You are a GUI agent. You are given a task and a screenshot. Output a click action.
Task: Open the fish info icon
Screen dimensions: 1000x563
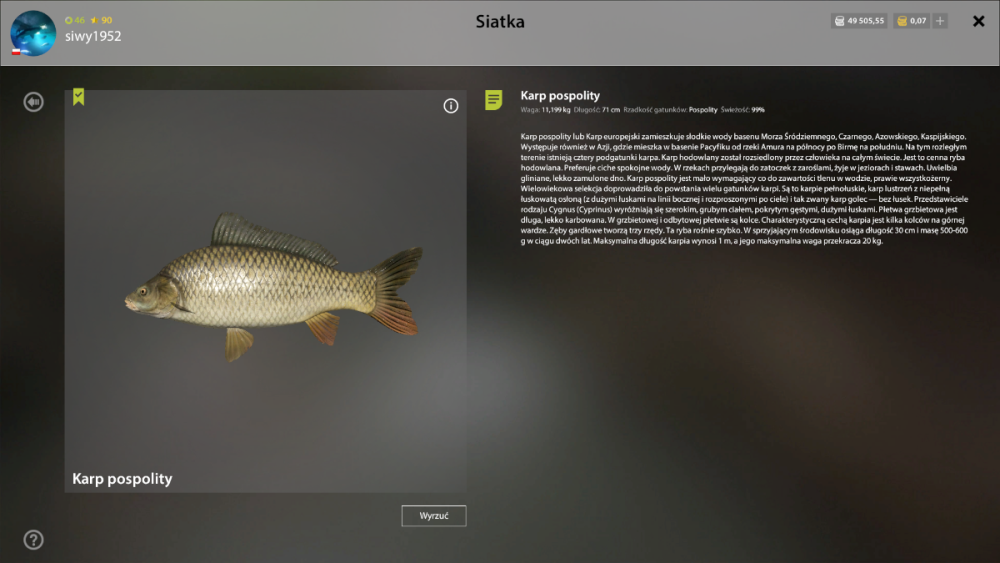click(x=450, y=106)
